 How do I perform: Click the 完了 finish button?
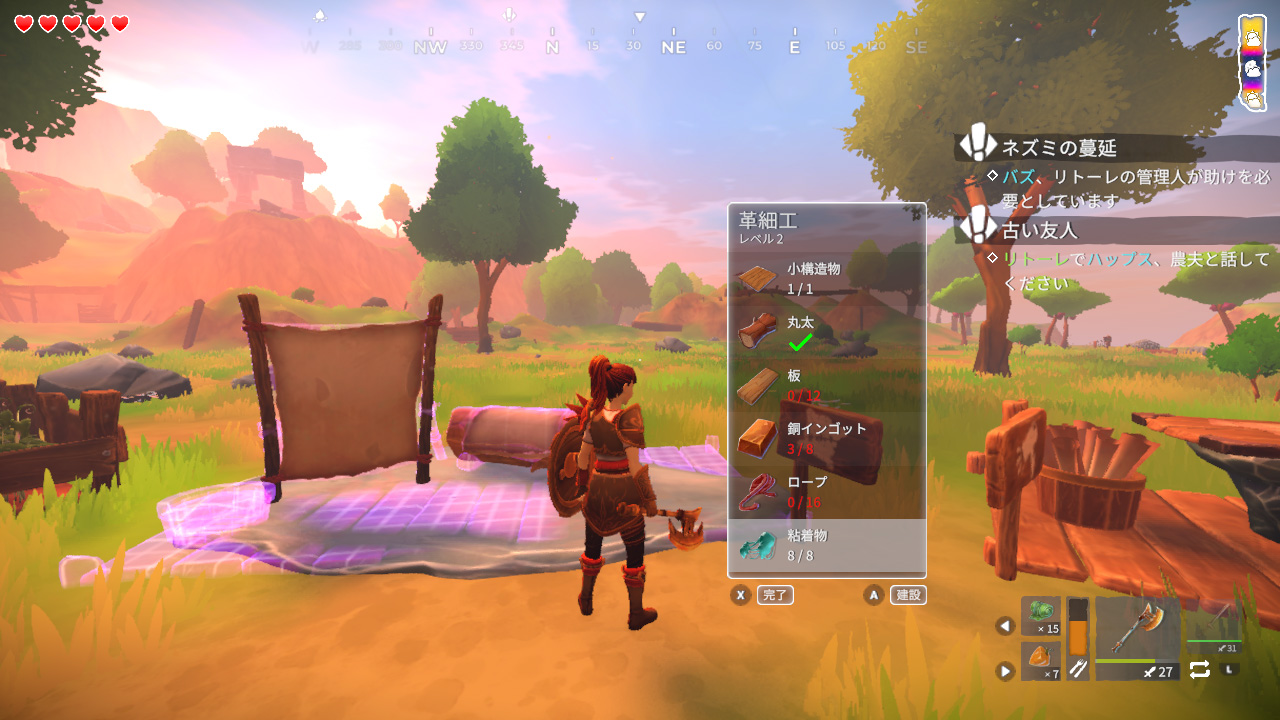click(775, 595)
